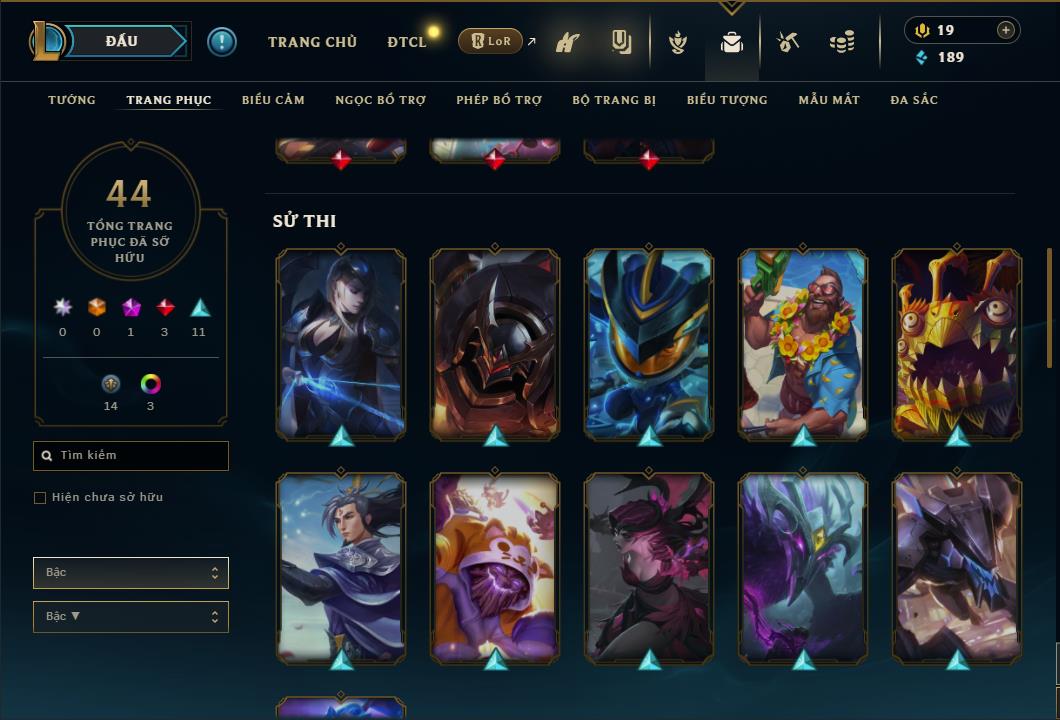Viewport: 1060px width, 720px height.
Task: Switch to the BIỂU CẢM tab
Action: [273, 100]
